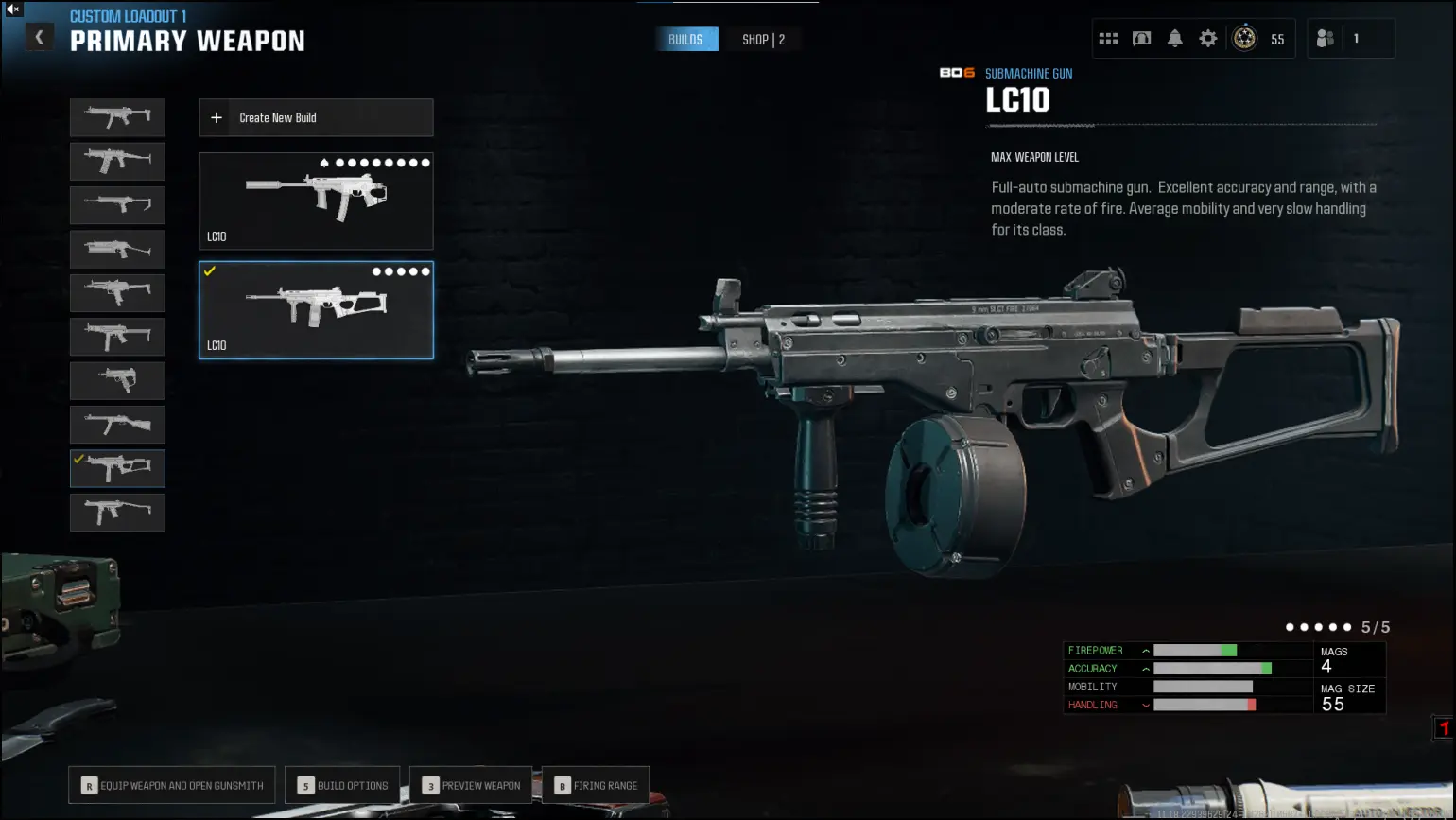
Task: Open the grid menu icon
Action: (1108, 39)
